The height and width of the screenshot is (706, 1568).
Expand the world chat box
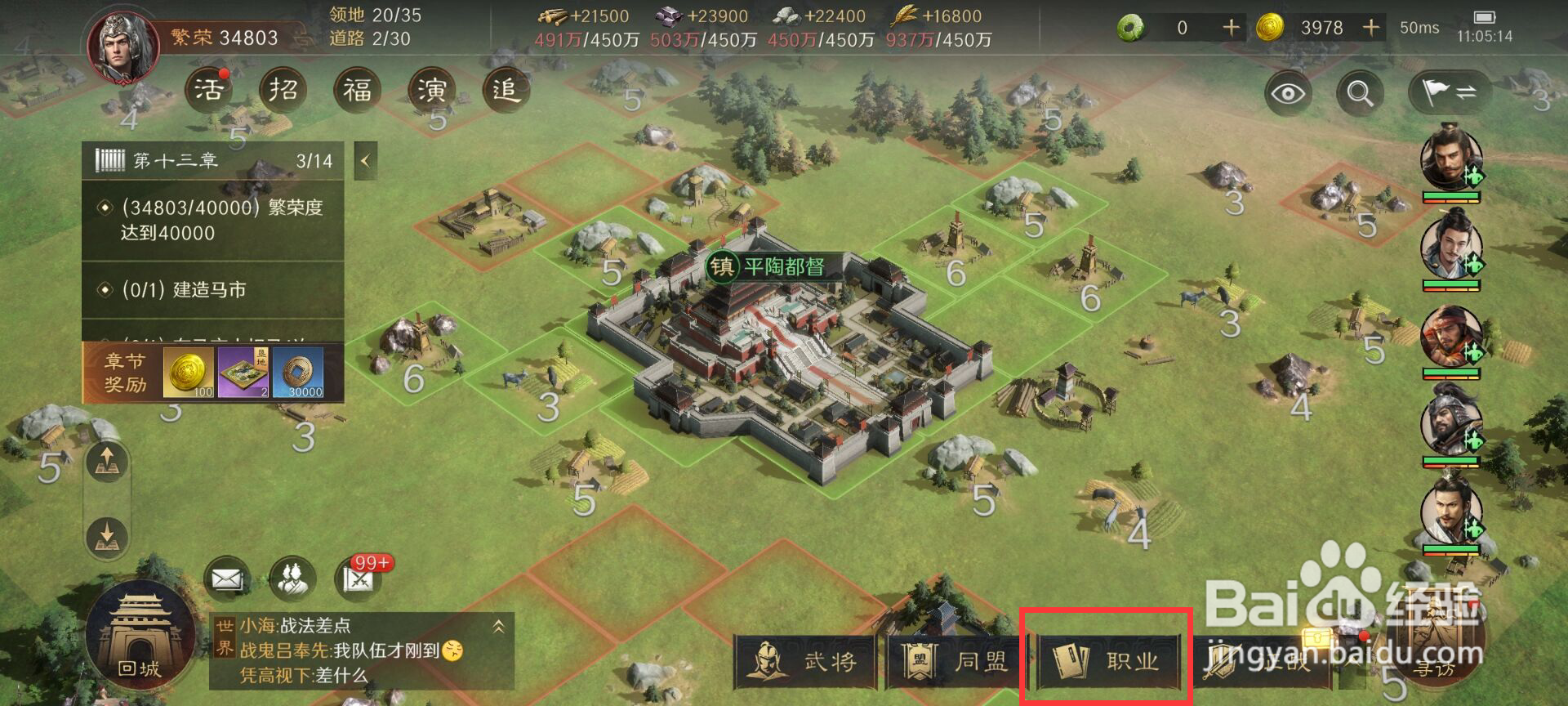[x=498, y=627]
